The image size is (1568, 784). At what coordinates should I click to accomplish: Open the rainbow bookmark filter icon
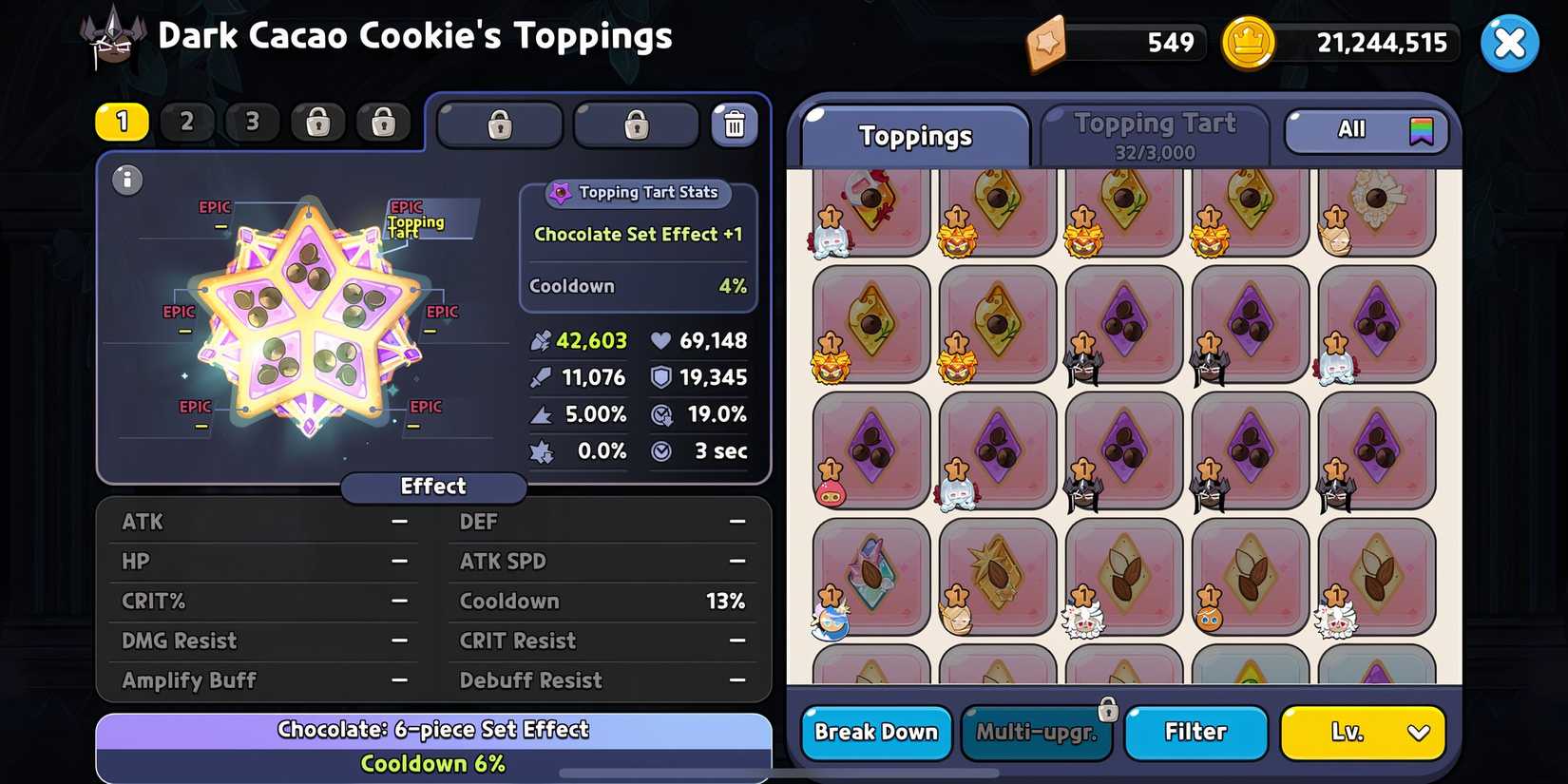click(x=1420, y=129)
